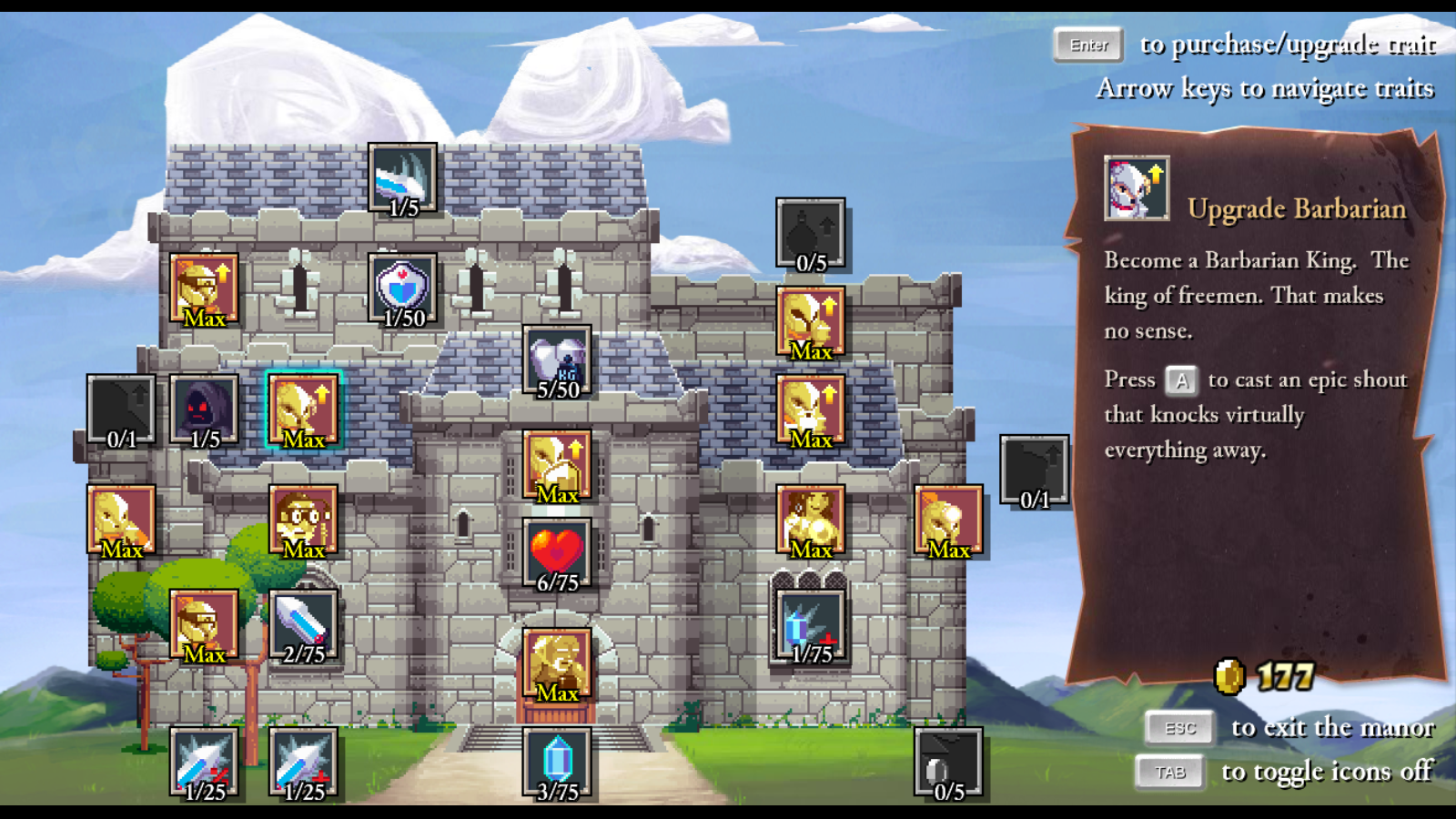Choose the long-haired woman class trait
1456x819 pixels.
coord(810,521)
